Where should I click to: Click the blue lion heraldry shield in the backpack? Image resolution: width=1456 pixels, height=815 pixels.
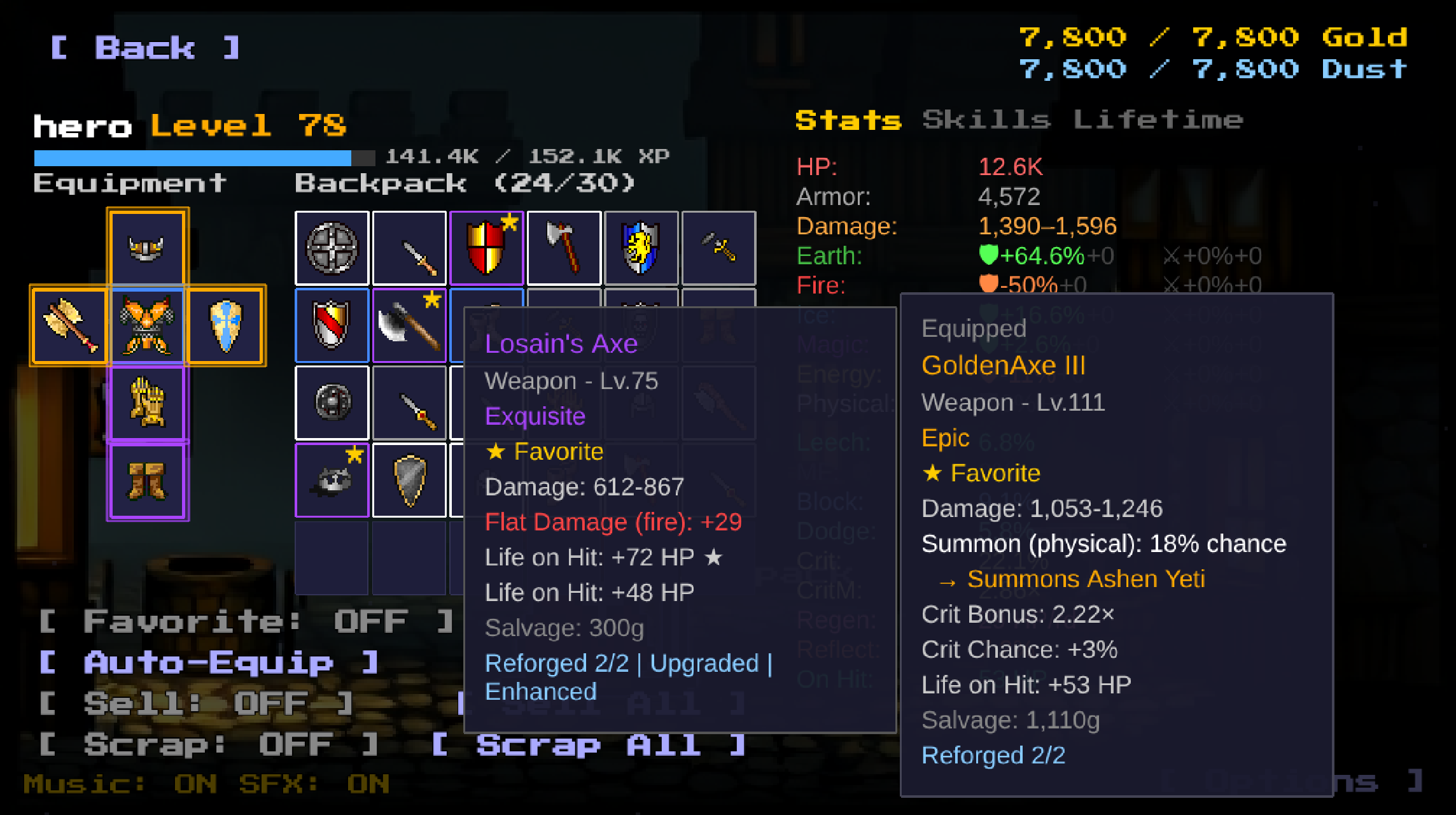coord(641,248)
